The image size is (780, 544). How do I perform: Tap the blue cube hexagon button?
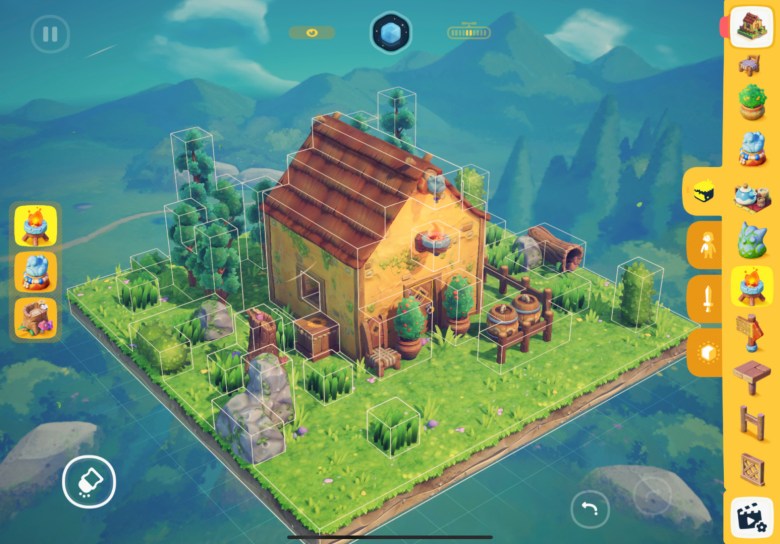(x=390, y=33)
